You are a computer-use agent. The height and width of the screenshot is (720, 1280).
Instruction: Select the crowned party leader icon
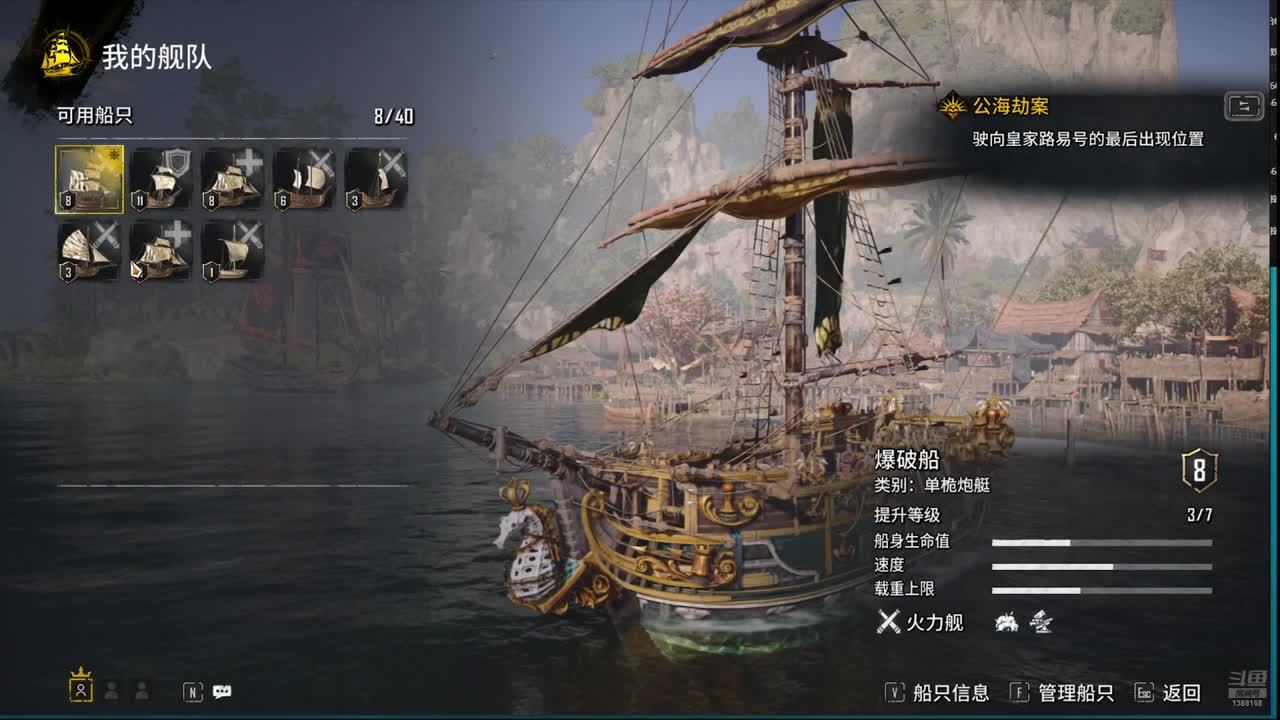[x=81, y=686]
